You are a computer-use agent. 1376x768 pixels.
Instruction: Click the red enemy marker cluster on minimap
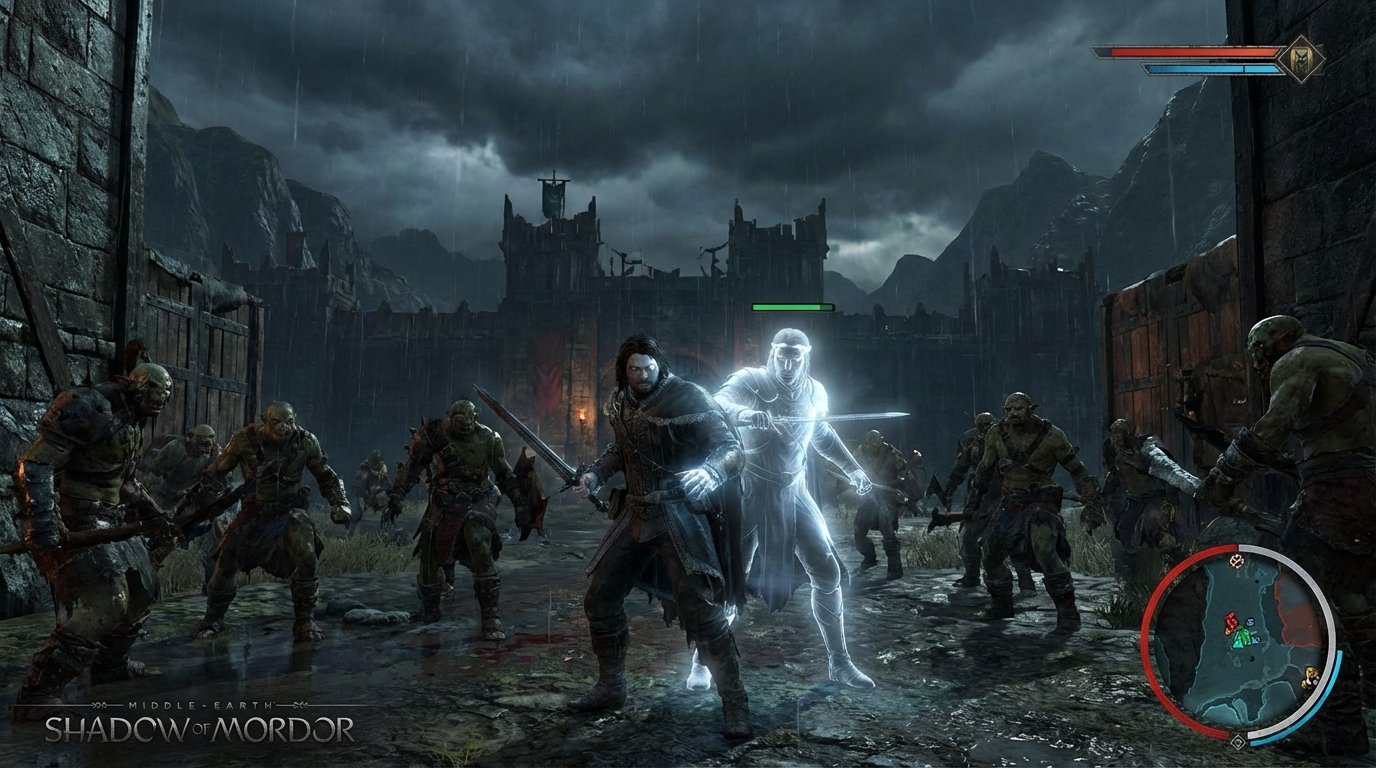[1229, 619]
